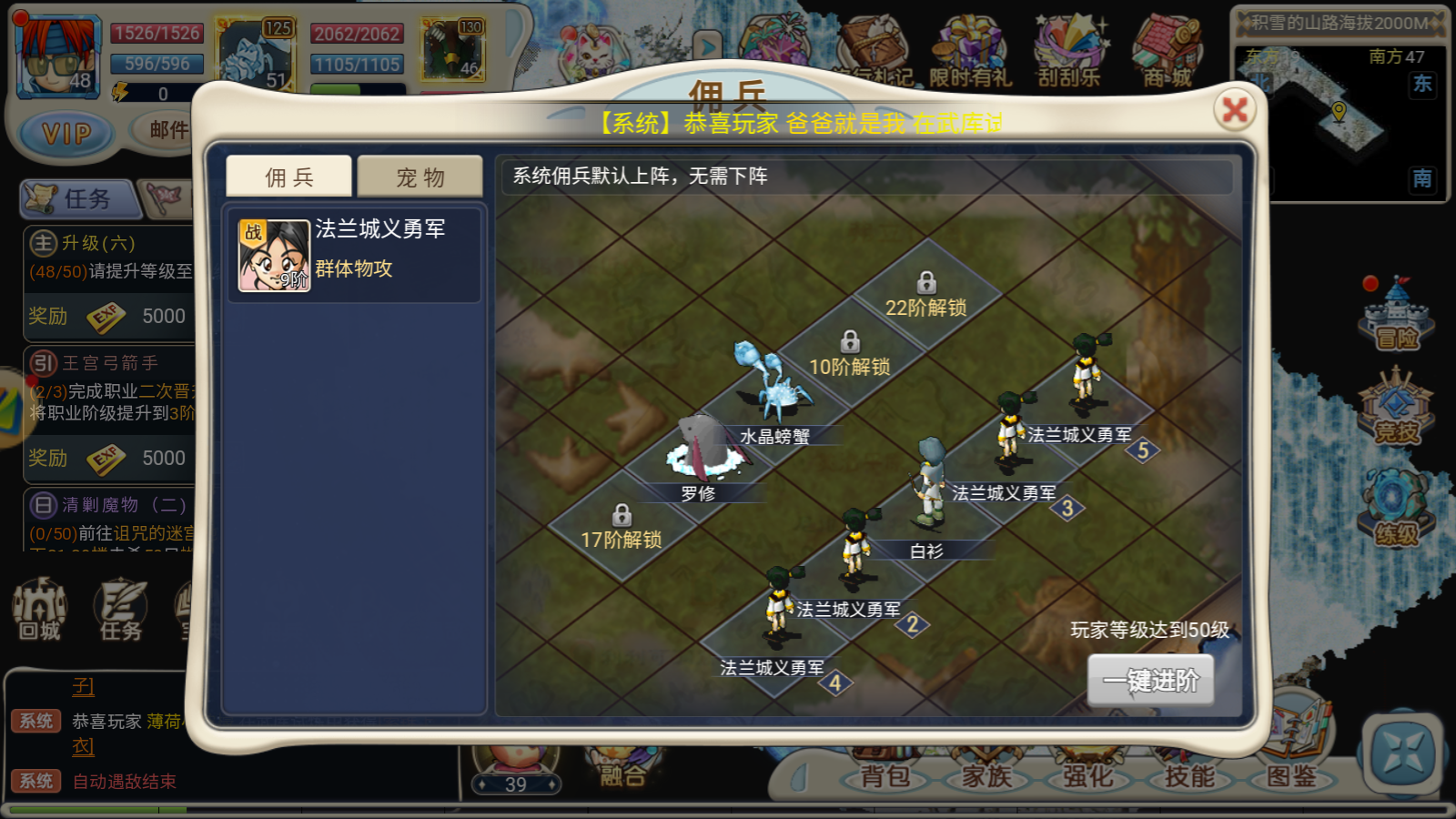Open the 技能 skills icon
The height and width of the screenshot is (819, 1456).
tap(1188, 778)
